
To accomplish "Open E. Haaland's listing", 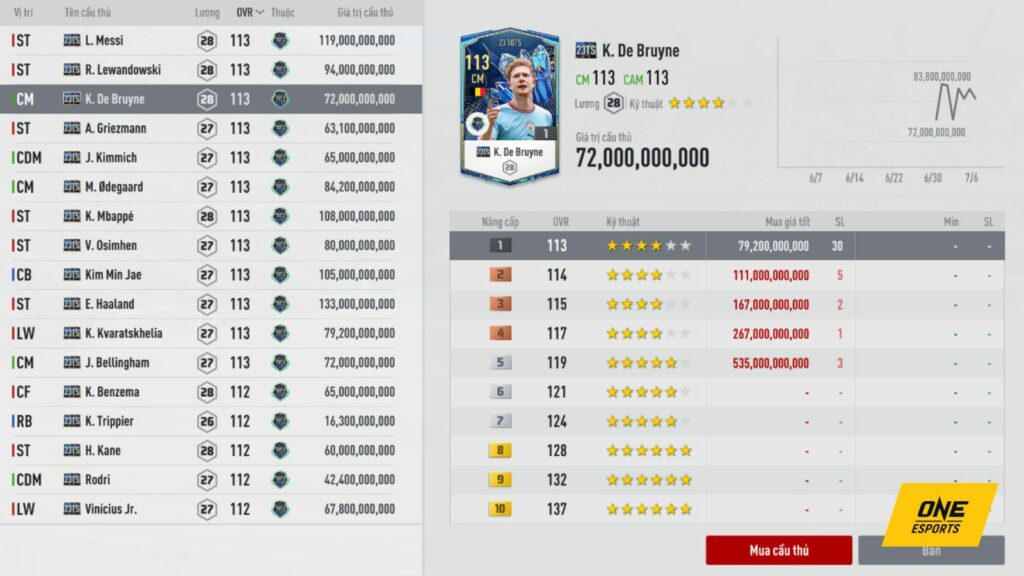I will (210, 304).
